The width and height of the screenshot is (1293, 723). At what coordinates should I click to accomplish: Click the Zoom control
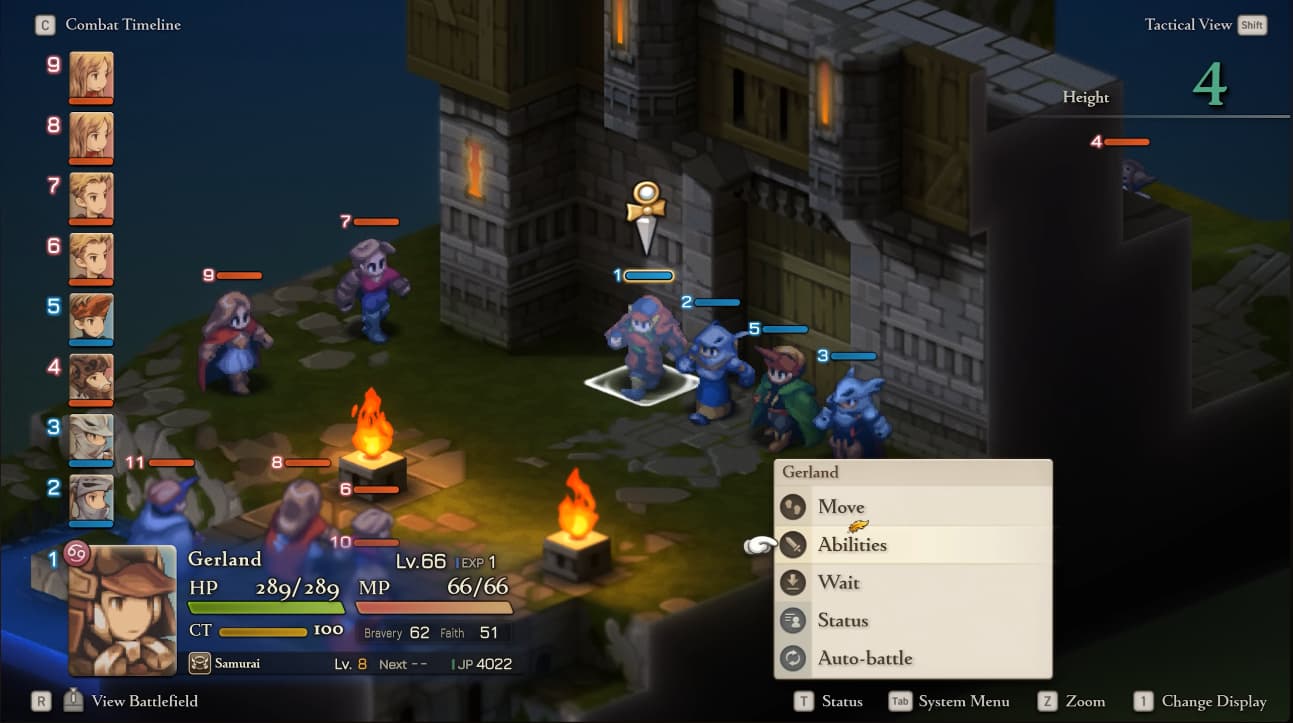tap(1084, 701)
